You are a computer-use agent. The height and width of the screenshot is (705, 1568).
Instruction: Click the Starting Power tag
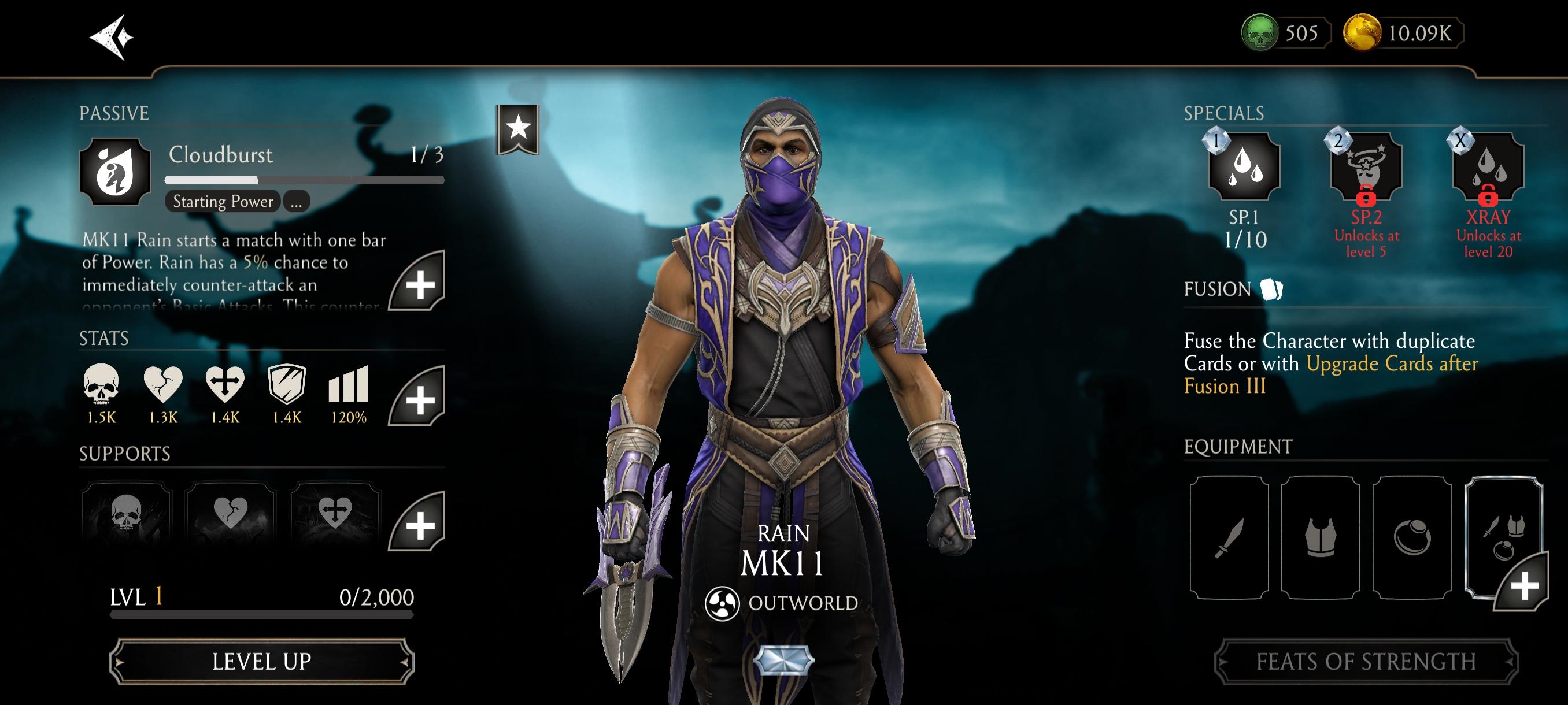pos(223,202)
